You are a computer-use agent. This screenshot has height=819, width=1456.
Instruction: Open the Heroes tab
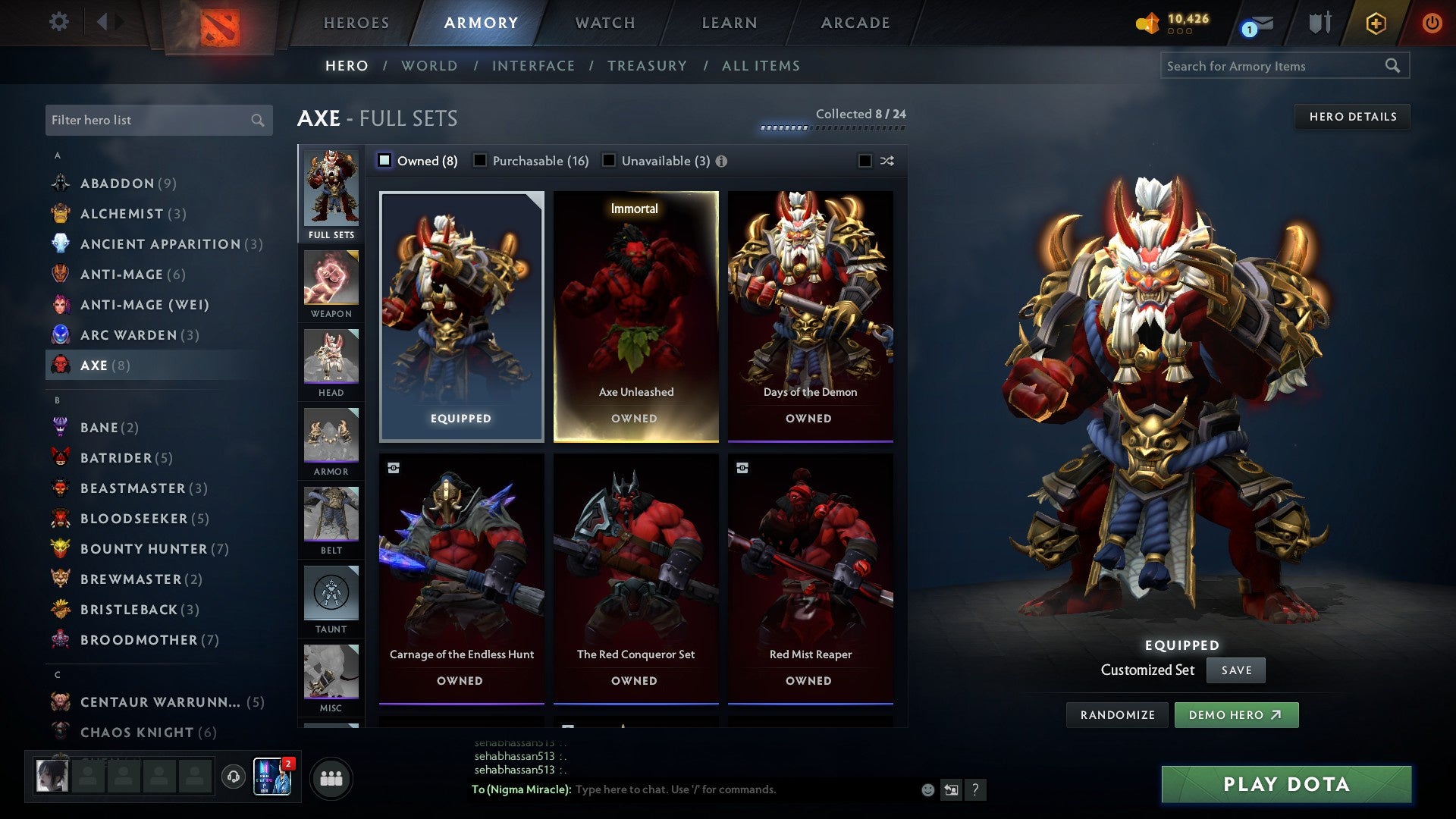tap(356, 23)
